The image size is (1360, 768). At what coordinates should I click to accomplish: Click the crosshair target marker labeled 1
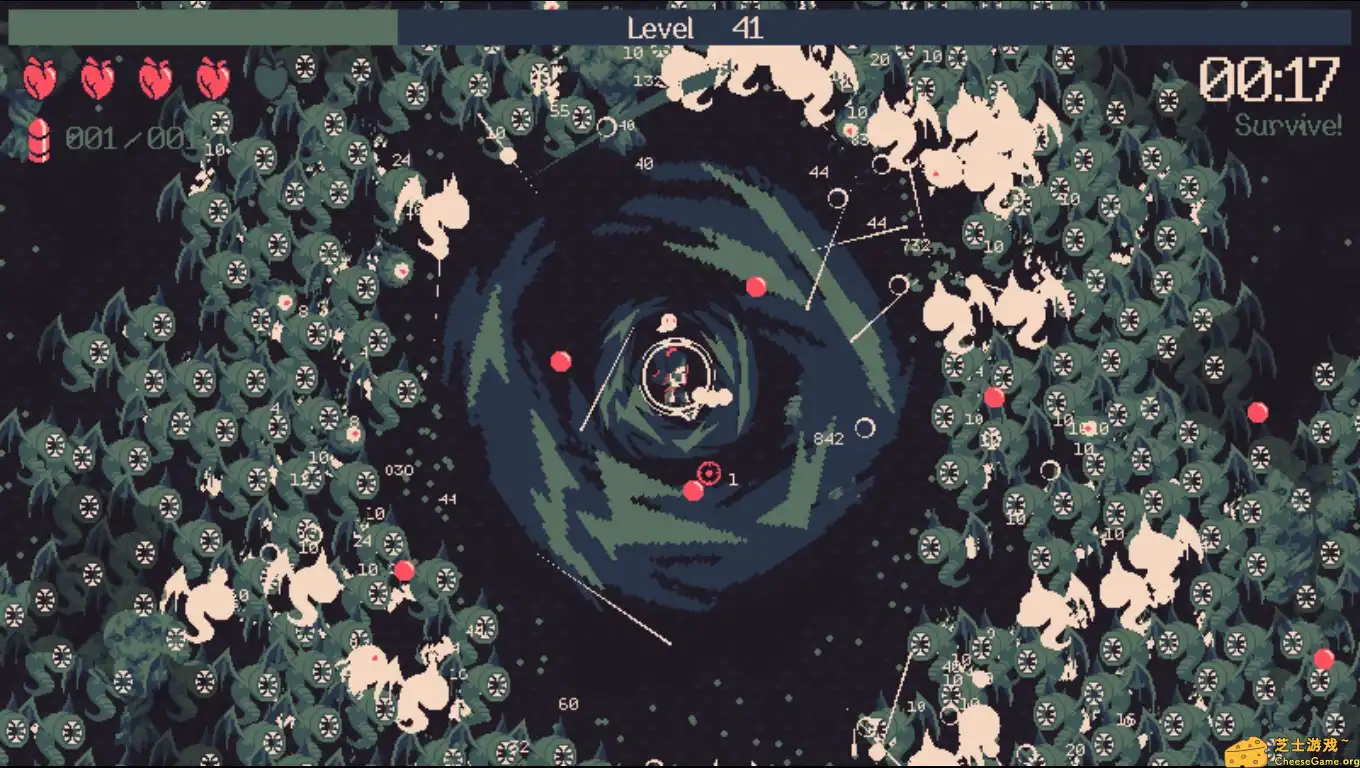(707, 472)
